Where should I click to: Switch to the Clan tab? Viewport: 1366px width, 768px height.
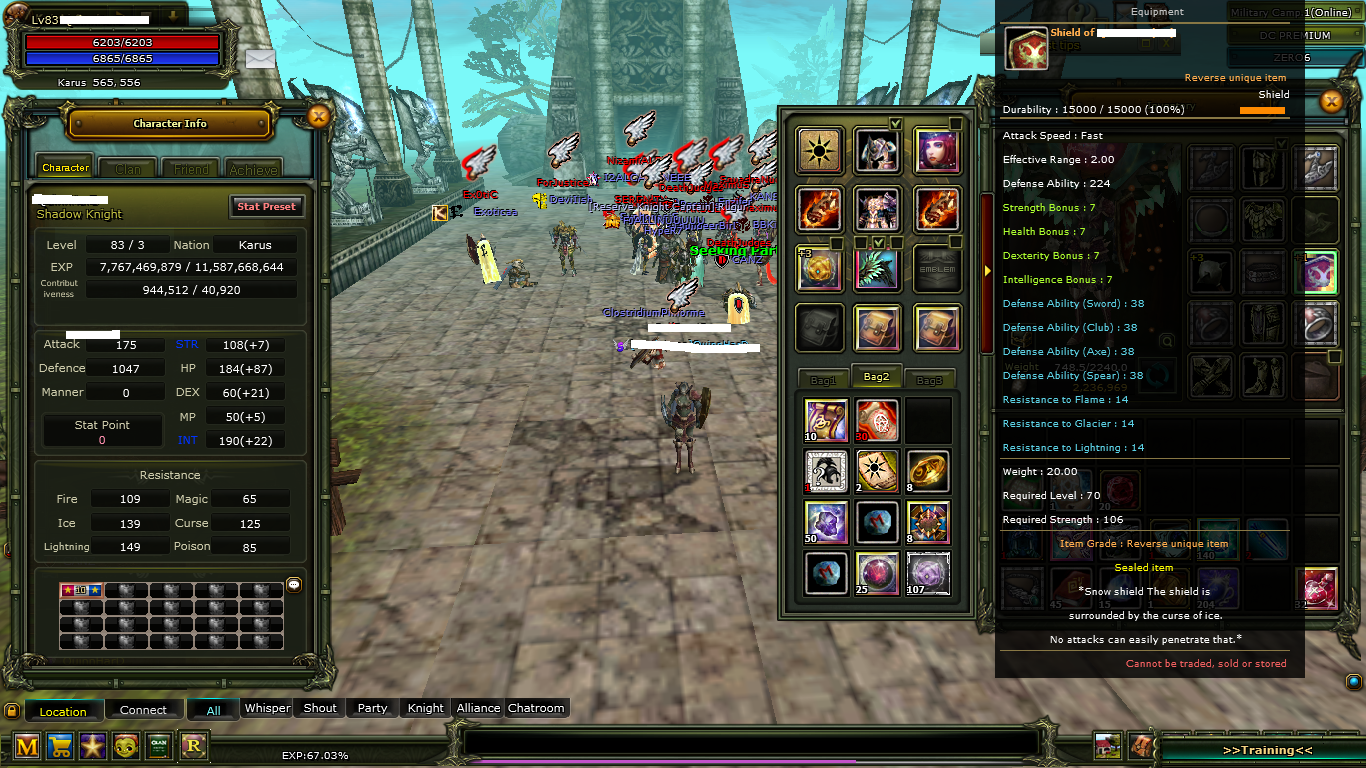[128, 169]
